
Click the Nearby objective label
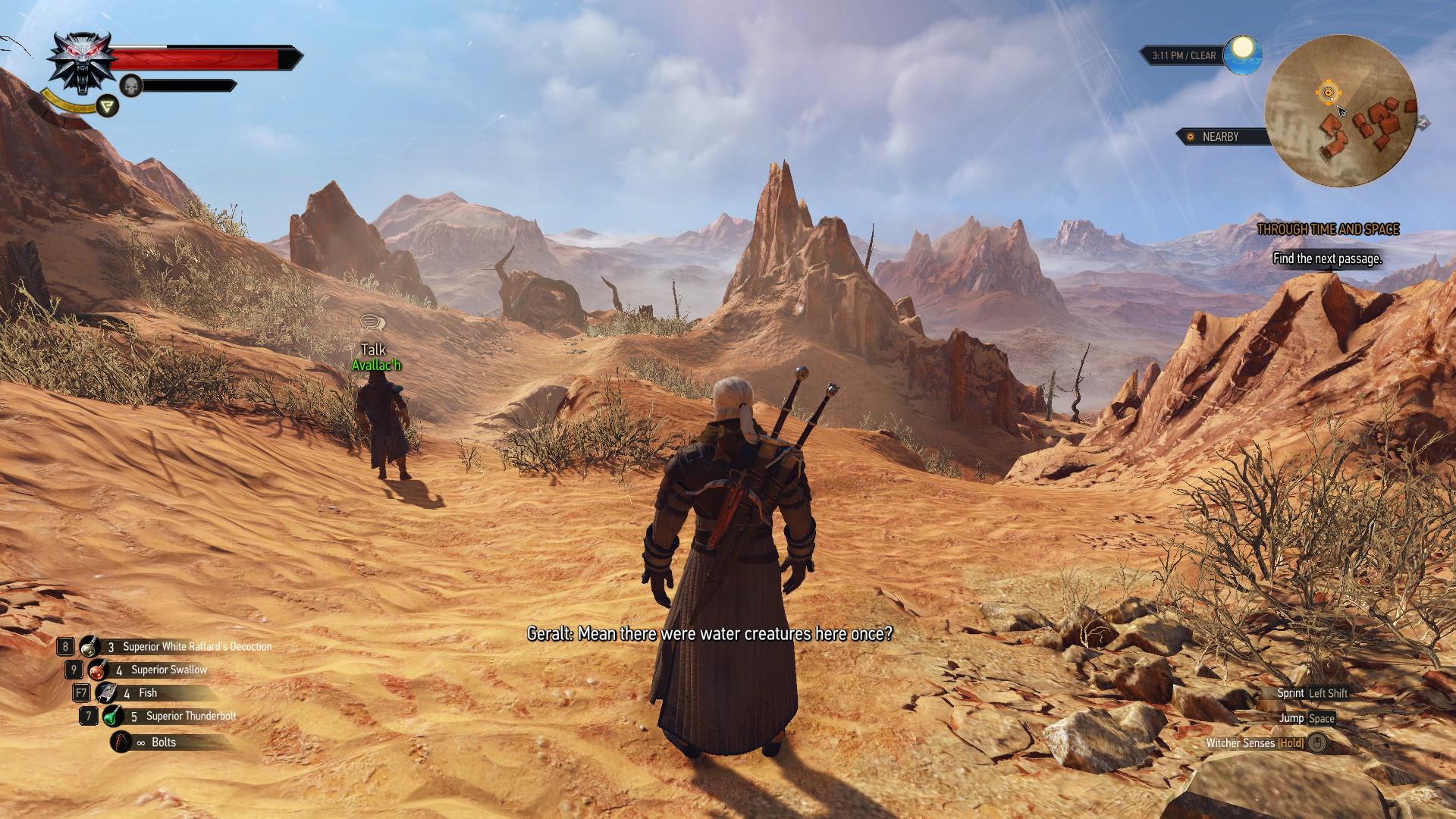coord(1220,136)
